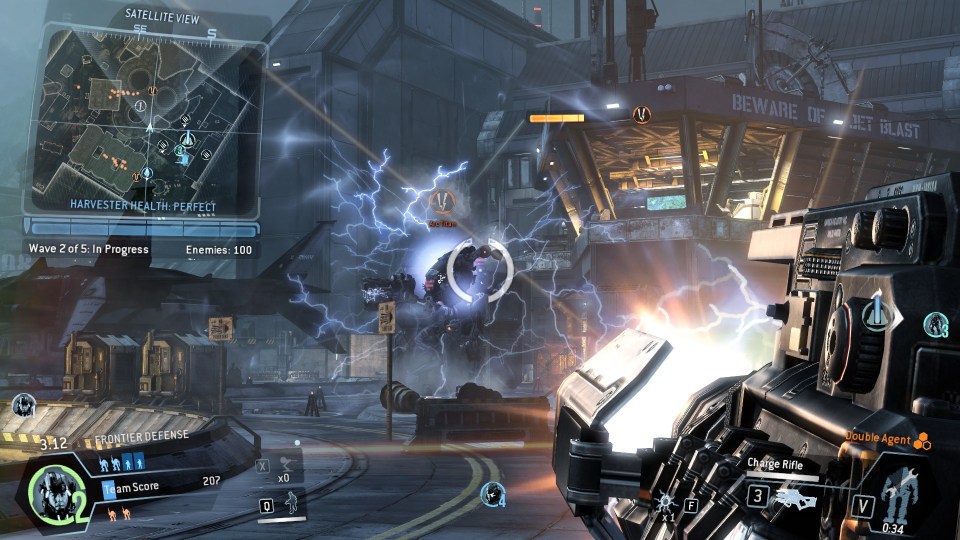Click the teammate marker numbered 4

(x=492, y=493)
